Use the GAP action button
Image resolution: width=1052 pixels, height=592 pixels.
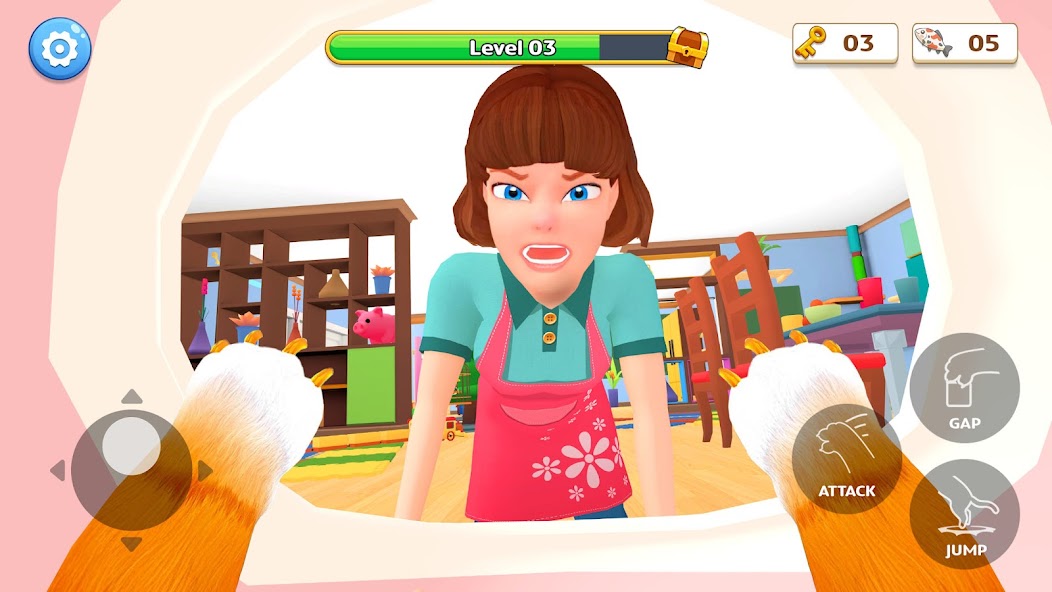pyautogui.click(x=964, y=388)
